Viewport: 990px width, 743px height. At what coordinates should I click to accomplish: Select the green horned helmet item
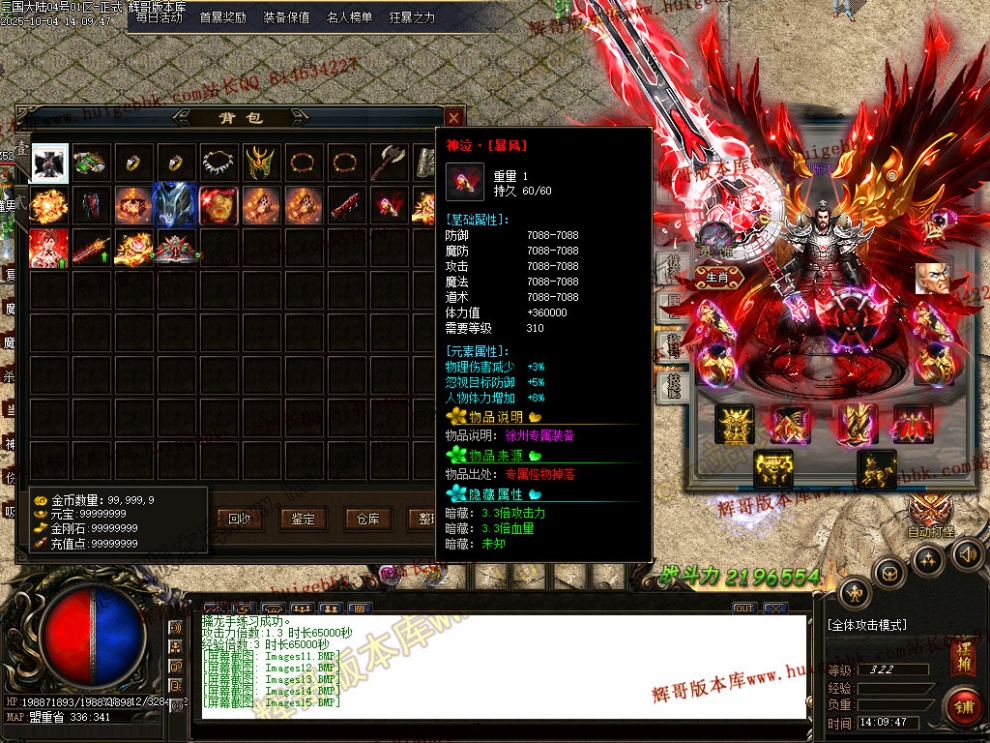tap(261, 162)
